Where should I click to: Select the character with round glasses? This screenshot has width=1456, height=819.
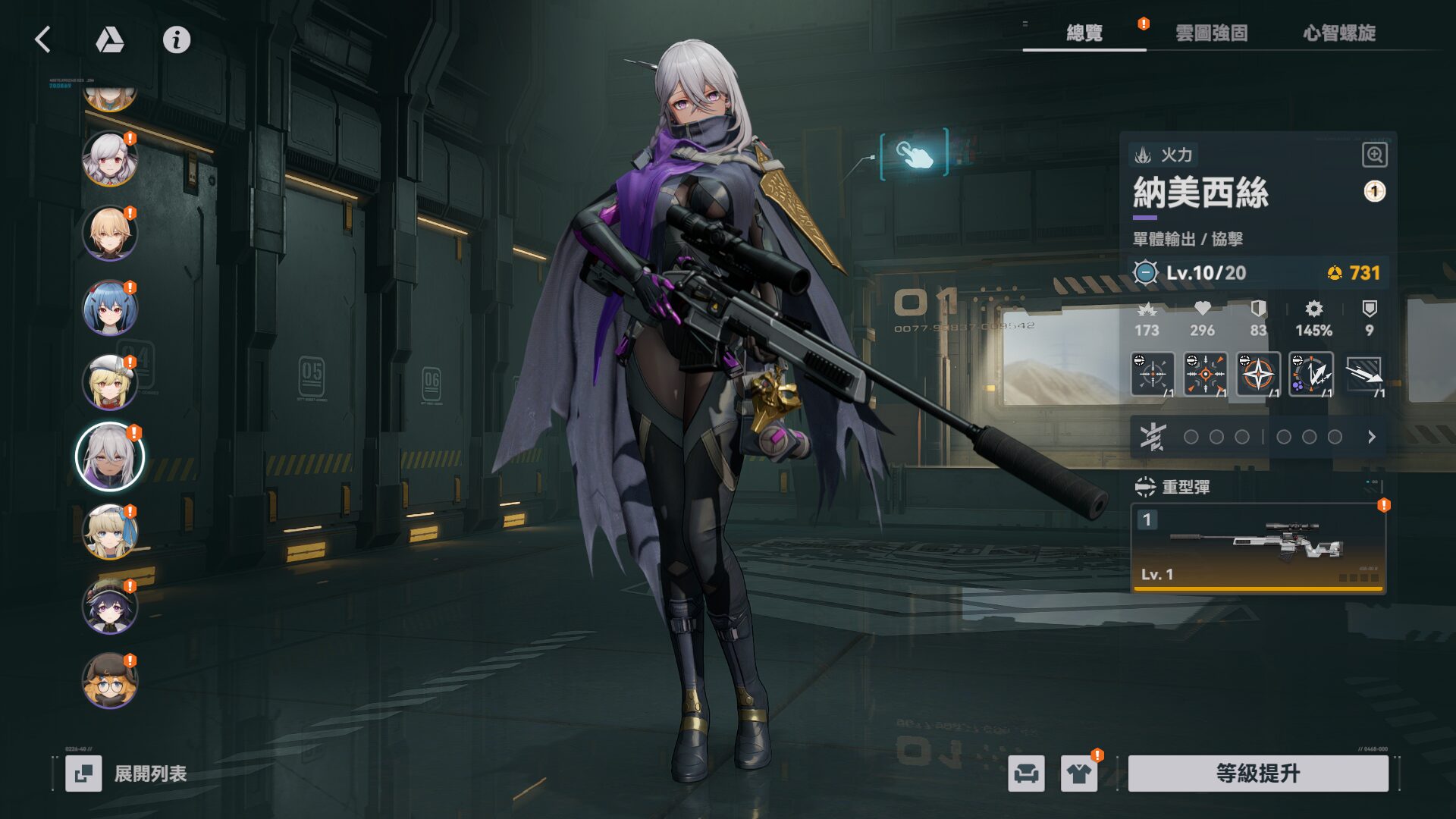pos(110,681)
